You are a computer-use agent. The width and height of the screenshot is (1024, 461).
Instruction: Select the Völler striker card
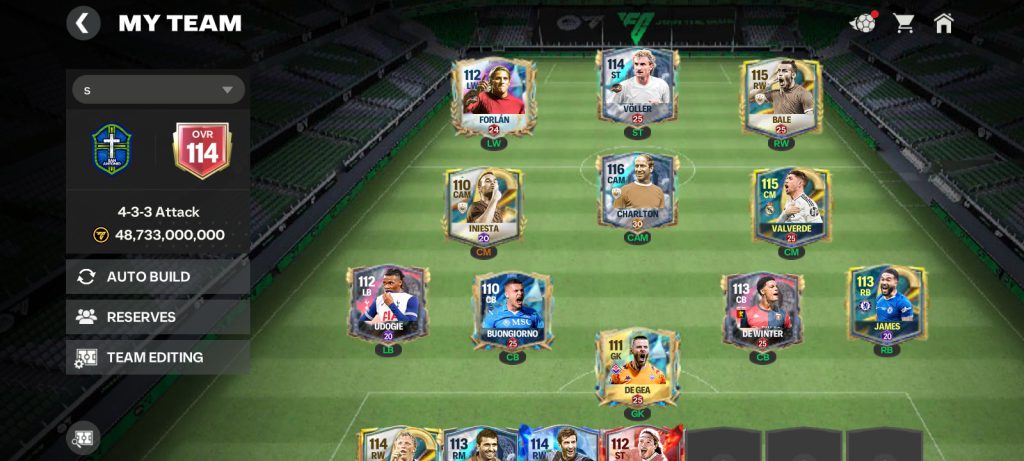[x=638, y=90]
